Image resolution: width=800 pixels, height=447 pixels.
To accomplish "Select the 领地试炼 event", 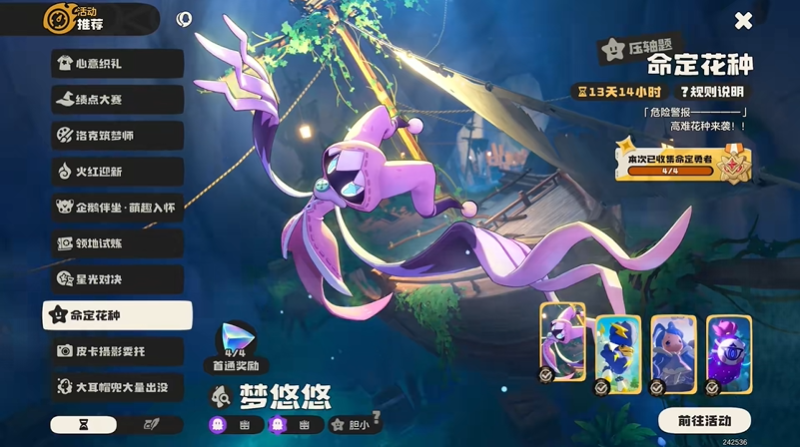I will pyautogui.click(x=117, y=243).
